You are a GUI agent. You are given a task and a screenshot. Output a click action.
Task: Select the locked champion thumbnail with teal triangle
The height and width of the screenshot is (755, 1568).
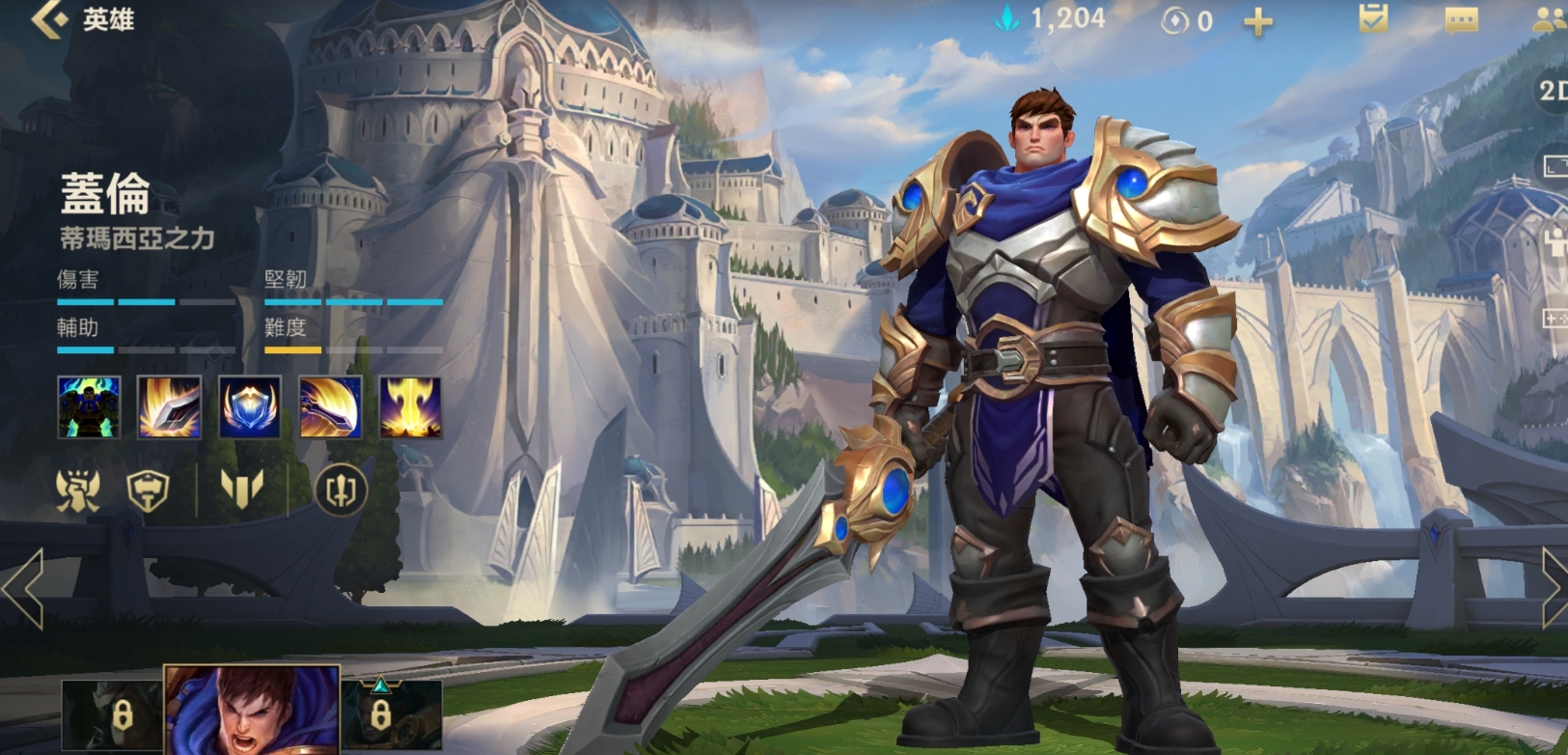(x=392, y=715)
